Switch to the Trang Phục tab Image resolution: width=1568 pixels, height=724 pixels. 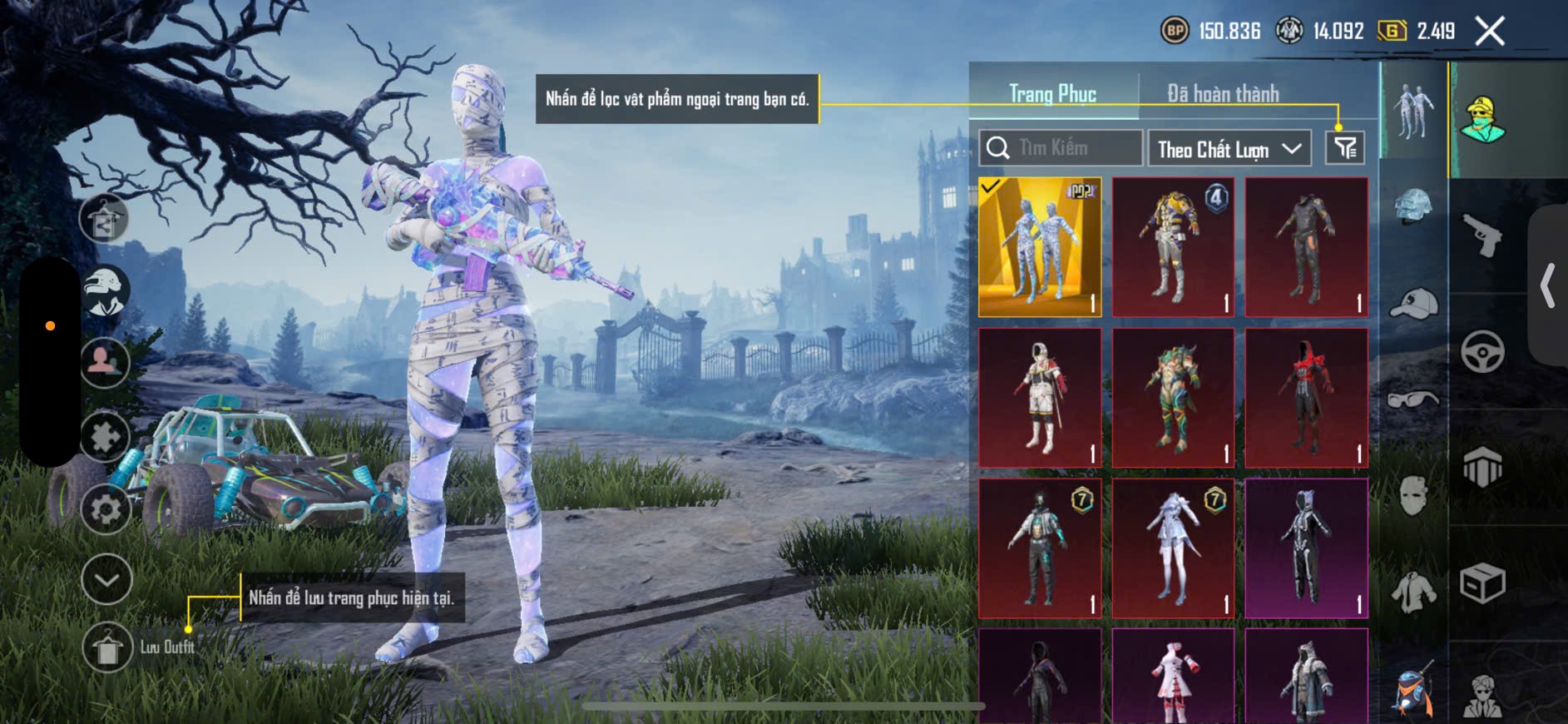pyautogui.click(x=1052, y=94)
